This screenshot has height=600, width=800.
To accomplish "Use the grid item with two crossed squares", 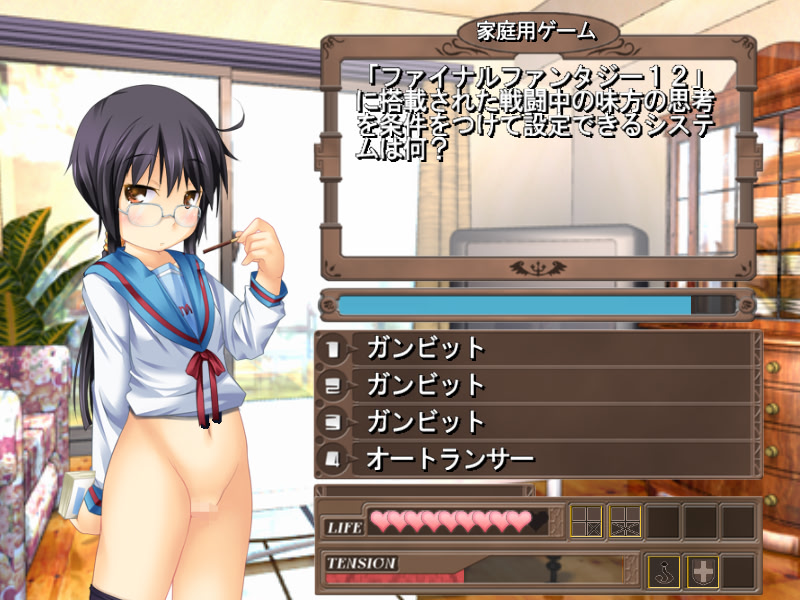I will (x=625, y=521).
